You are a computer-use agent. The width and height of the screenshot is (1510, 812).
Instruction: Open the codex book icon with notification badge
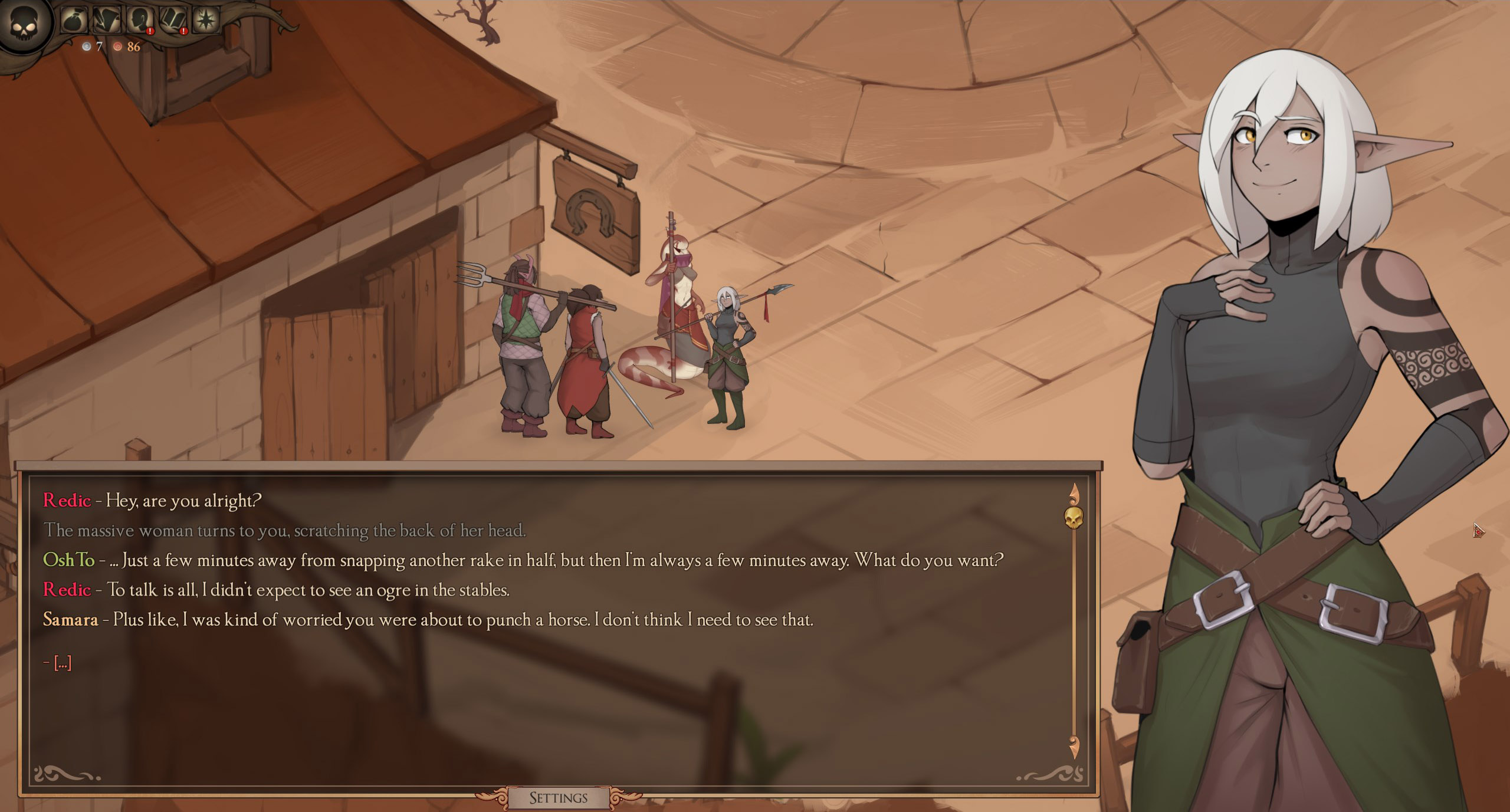click(172, 20)
